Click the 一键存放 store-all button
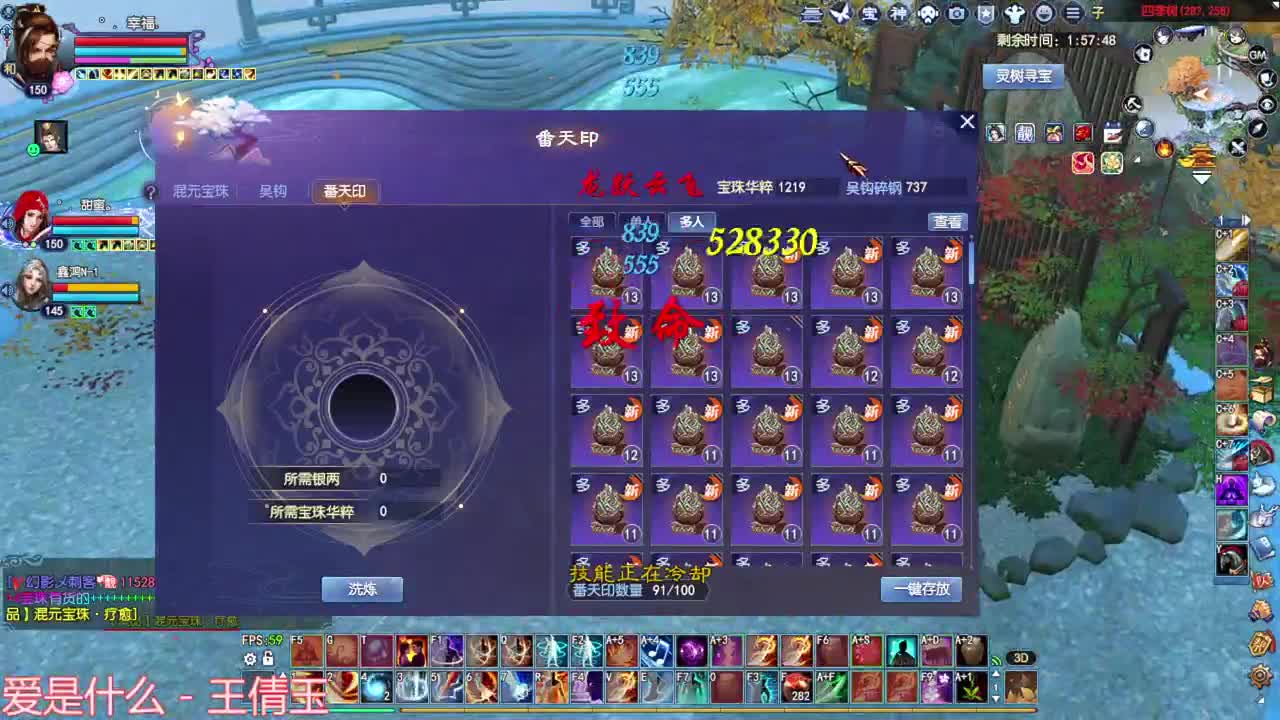1280x720 pixels. click(x=920, y=589)
